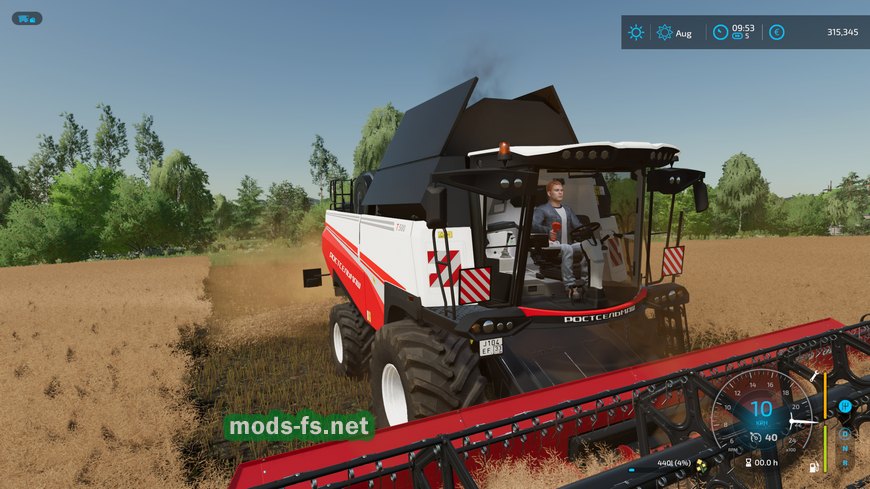Switch to neutral gear N
Screen dimensions: 870x489
coord(845,448)
